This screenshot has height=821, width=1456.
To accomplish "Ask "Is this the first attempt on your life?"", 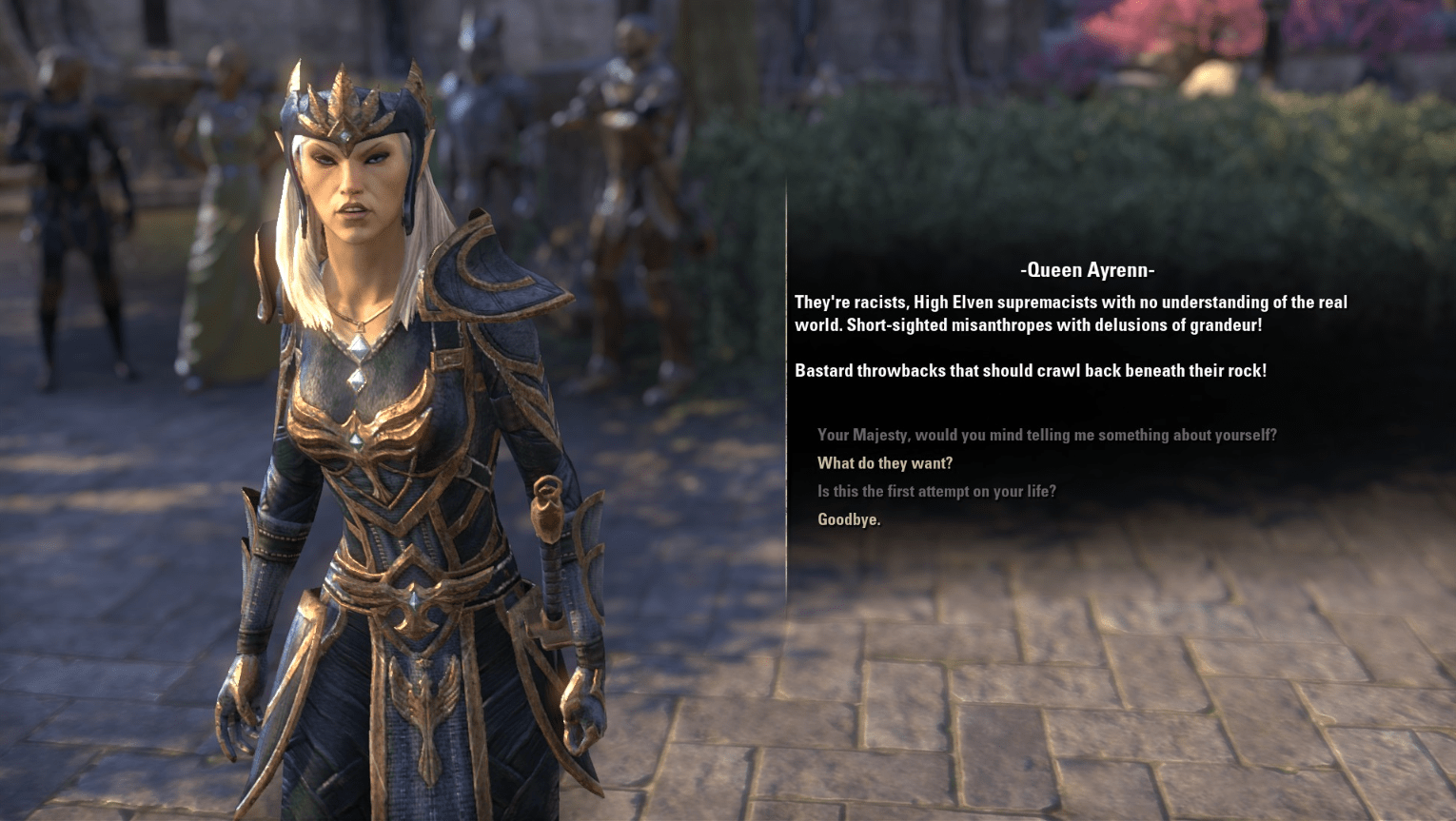I will click(936, 492).
